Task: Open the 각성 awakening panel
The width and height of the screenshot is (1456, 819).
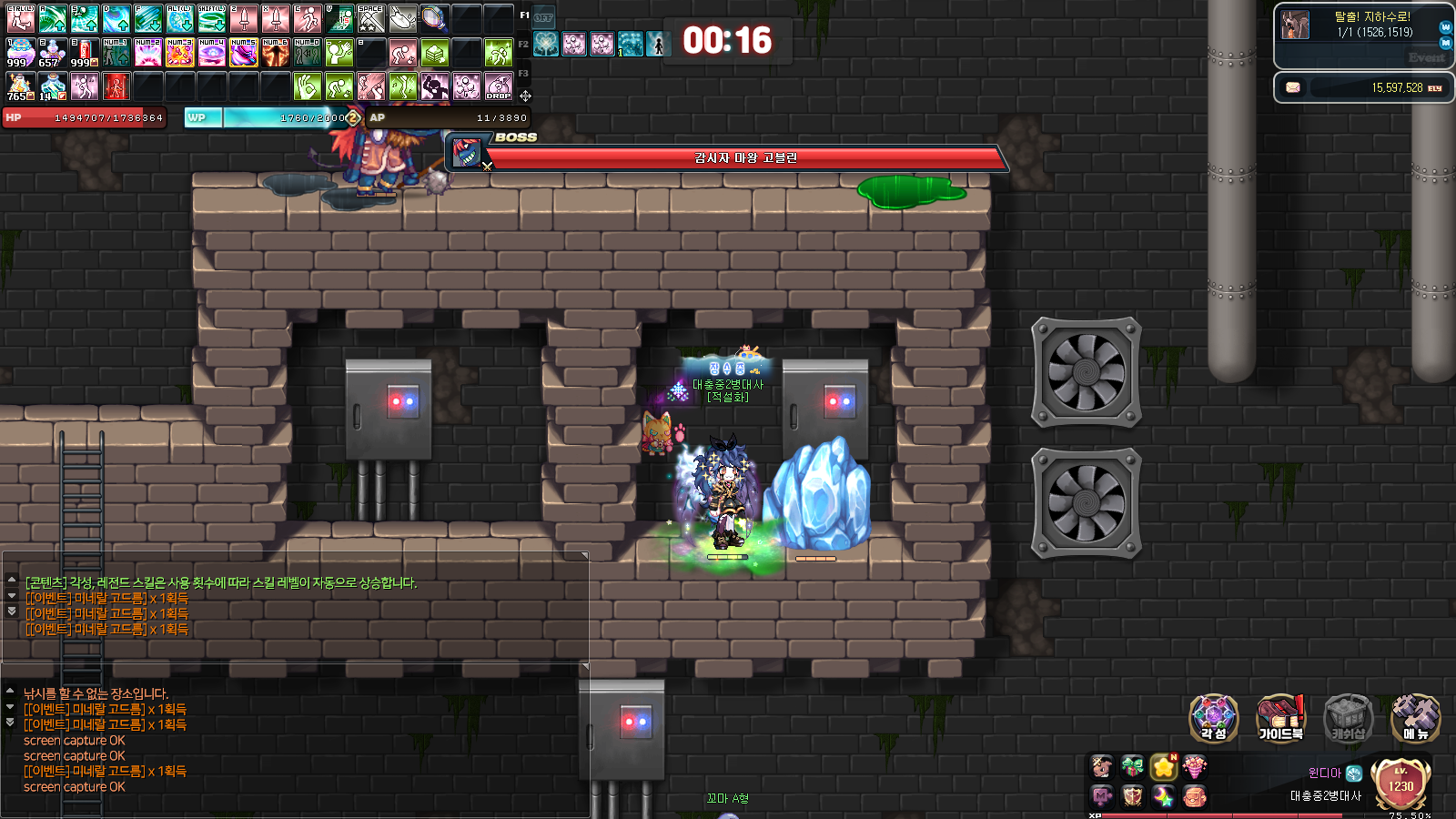Action: click(x=1213, y=717)
